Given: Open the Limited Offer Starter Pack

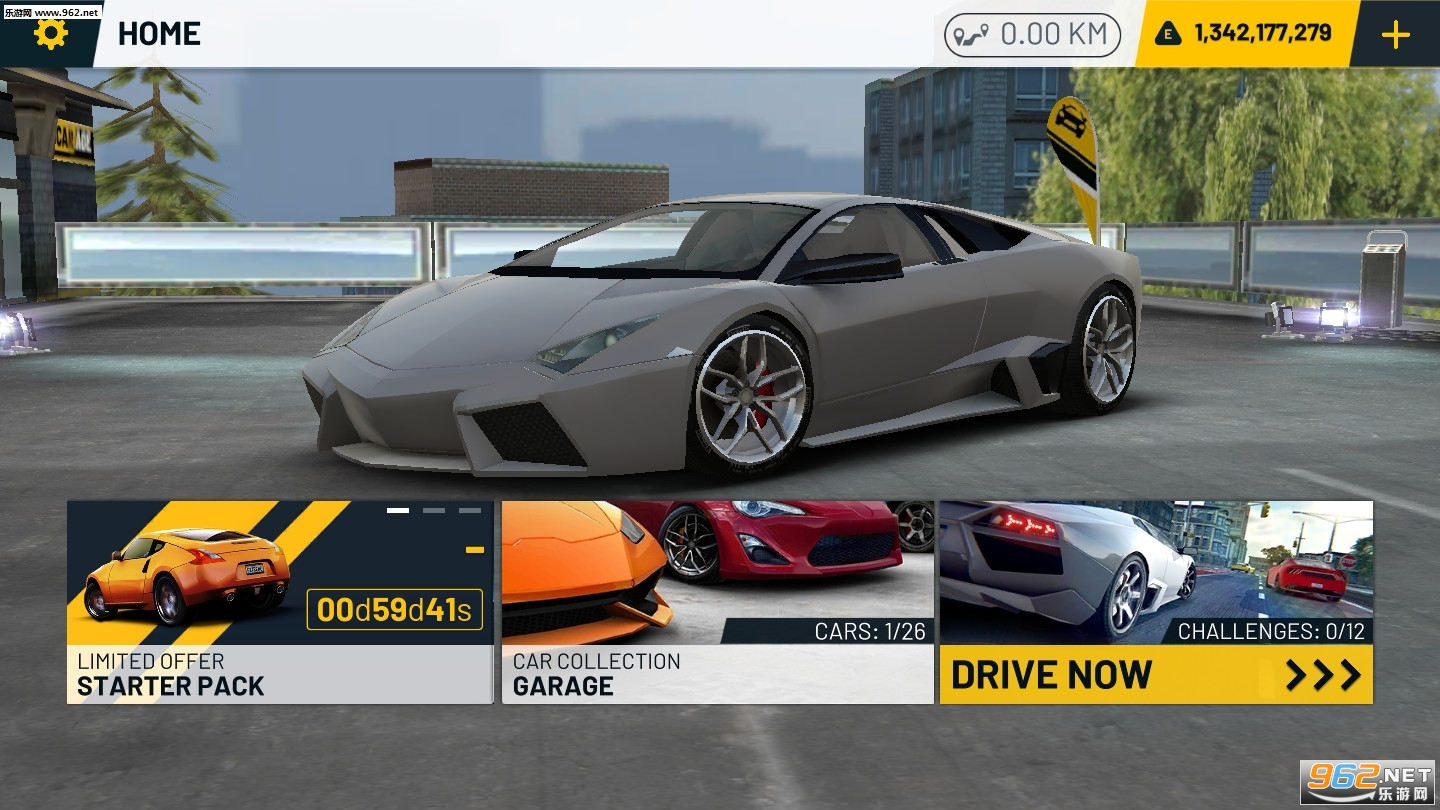Looking at the screenshot, I should pos(280,602).
